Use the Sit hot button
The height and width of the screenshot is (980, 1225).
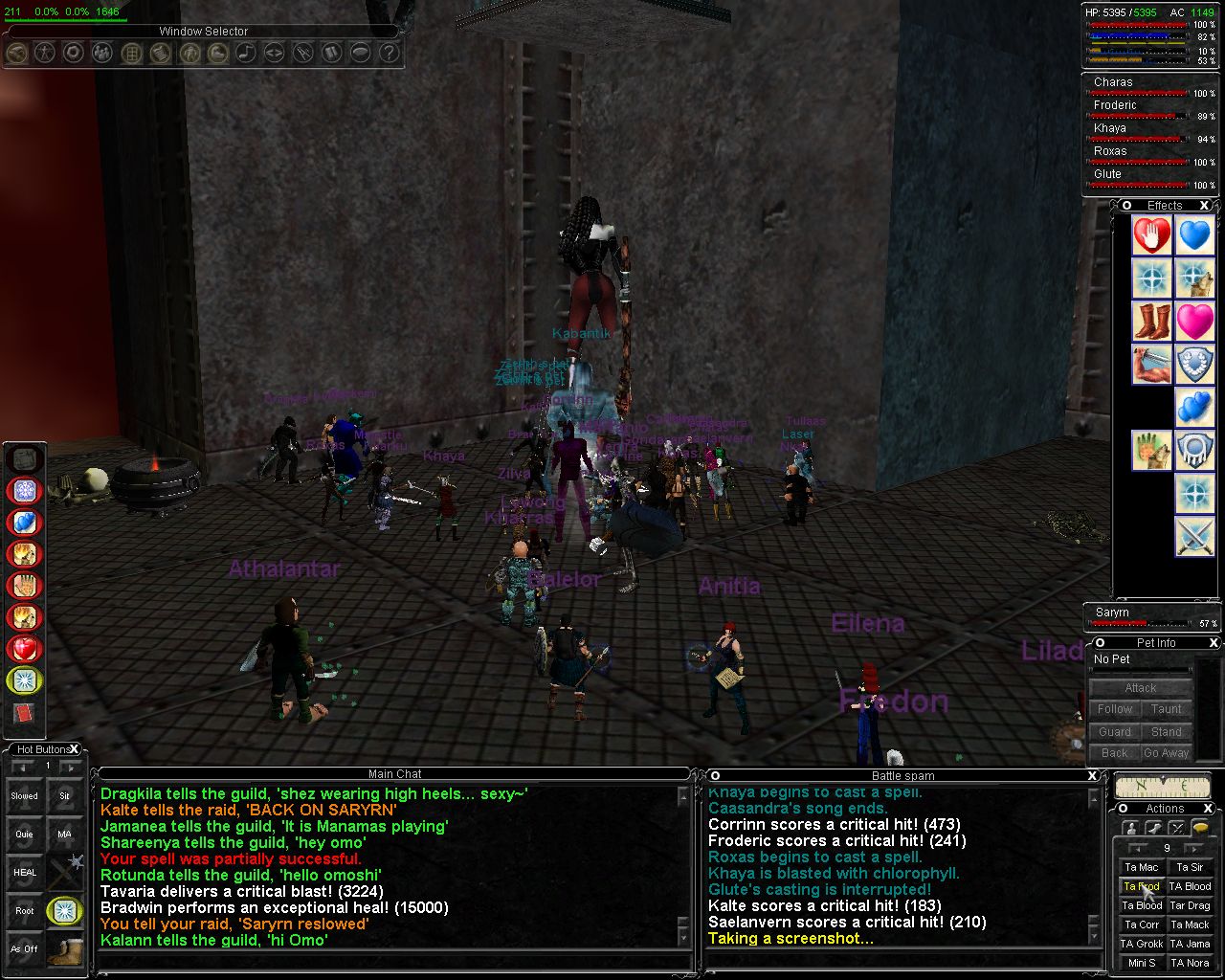pyautogui.click(x=65, y=795)
